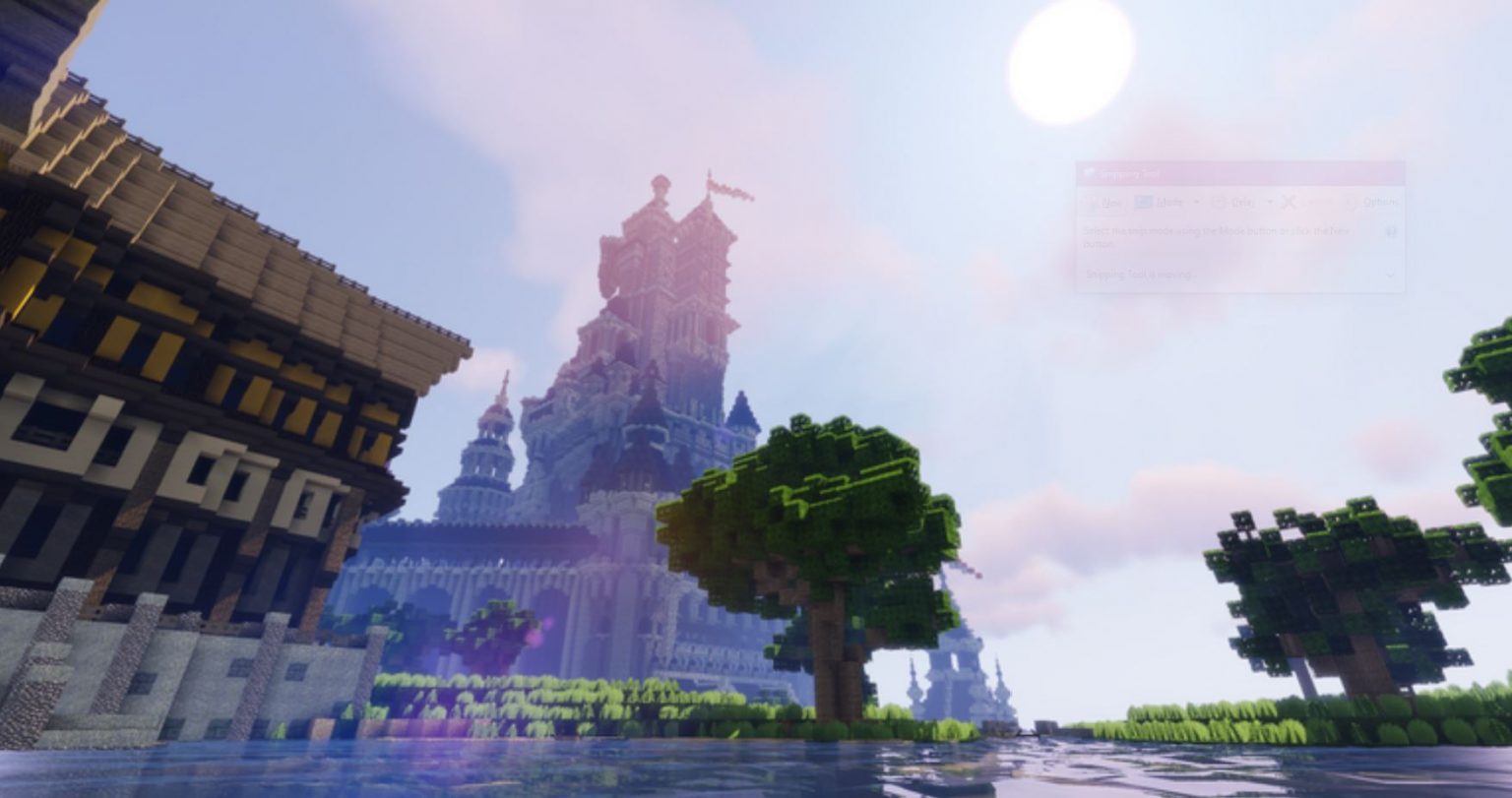The width and height of the screenshot is (1512, 798).
Task: Click the Delay timer icon
Action: (x=1220, y=202)
